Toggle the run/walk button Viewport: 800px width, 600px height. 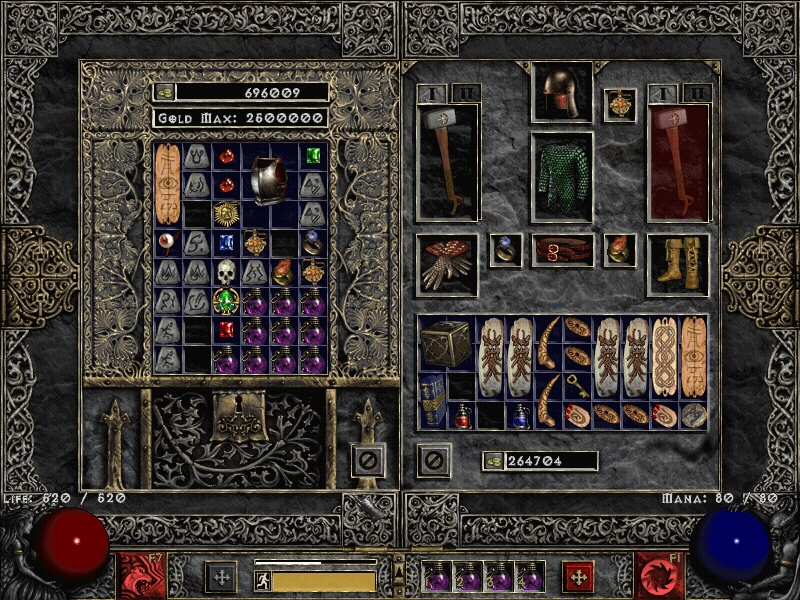[x=263, y=581]
